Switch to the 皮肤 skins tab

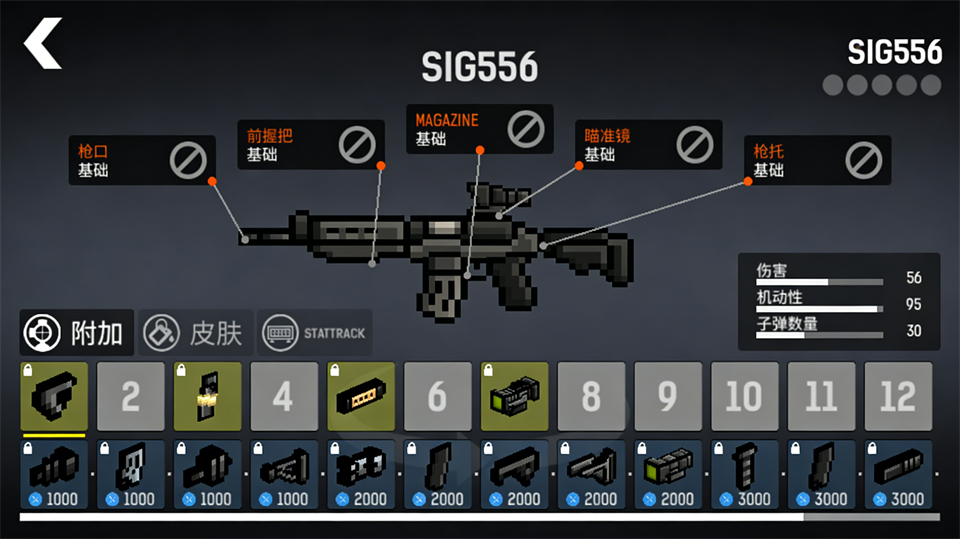195,332
